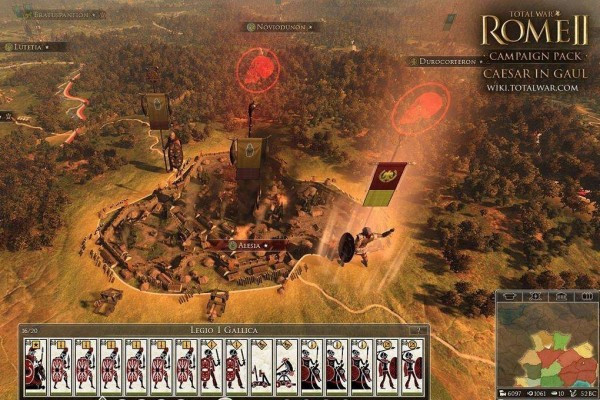Select the Noviodunon settlement label

(x=283, y=27)
